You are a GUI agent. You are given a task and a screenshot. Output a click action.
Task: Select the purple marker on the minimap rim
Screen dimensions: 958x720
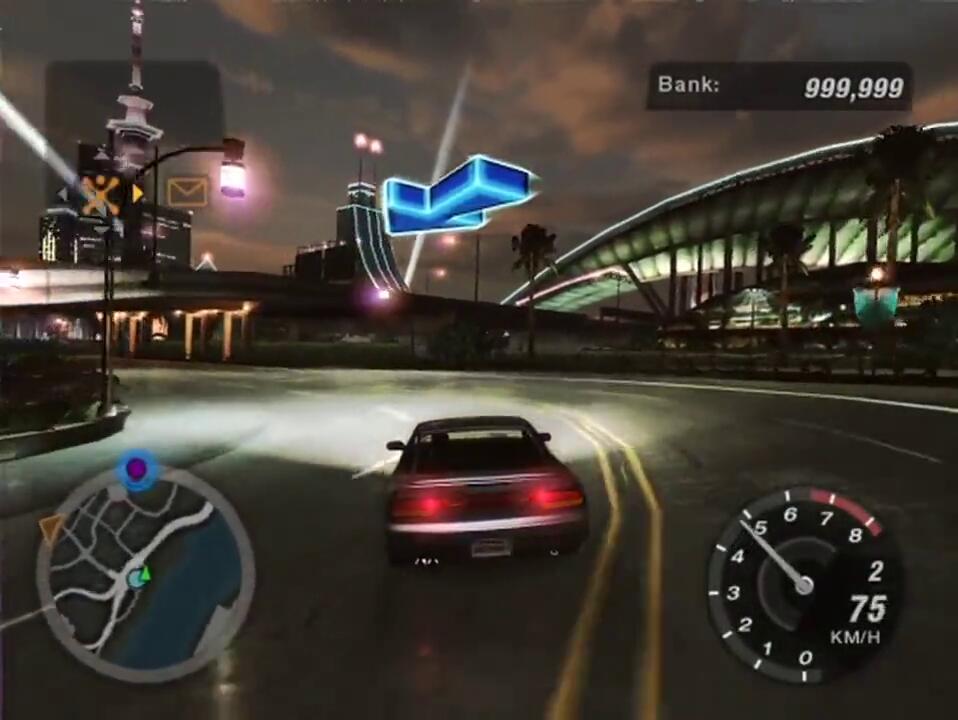(137, 467)
